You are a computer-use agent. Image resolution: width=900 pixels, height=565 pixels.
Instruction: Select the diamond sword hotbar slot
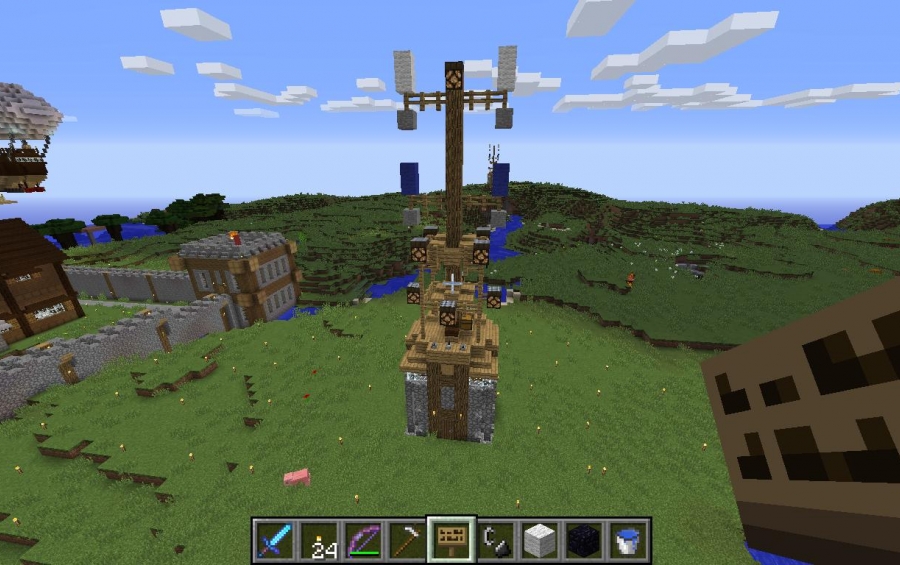coord(274,540)
